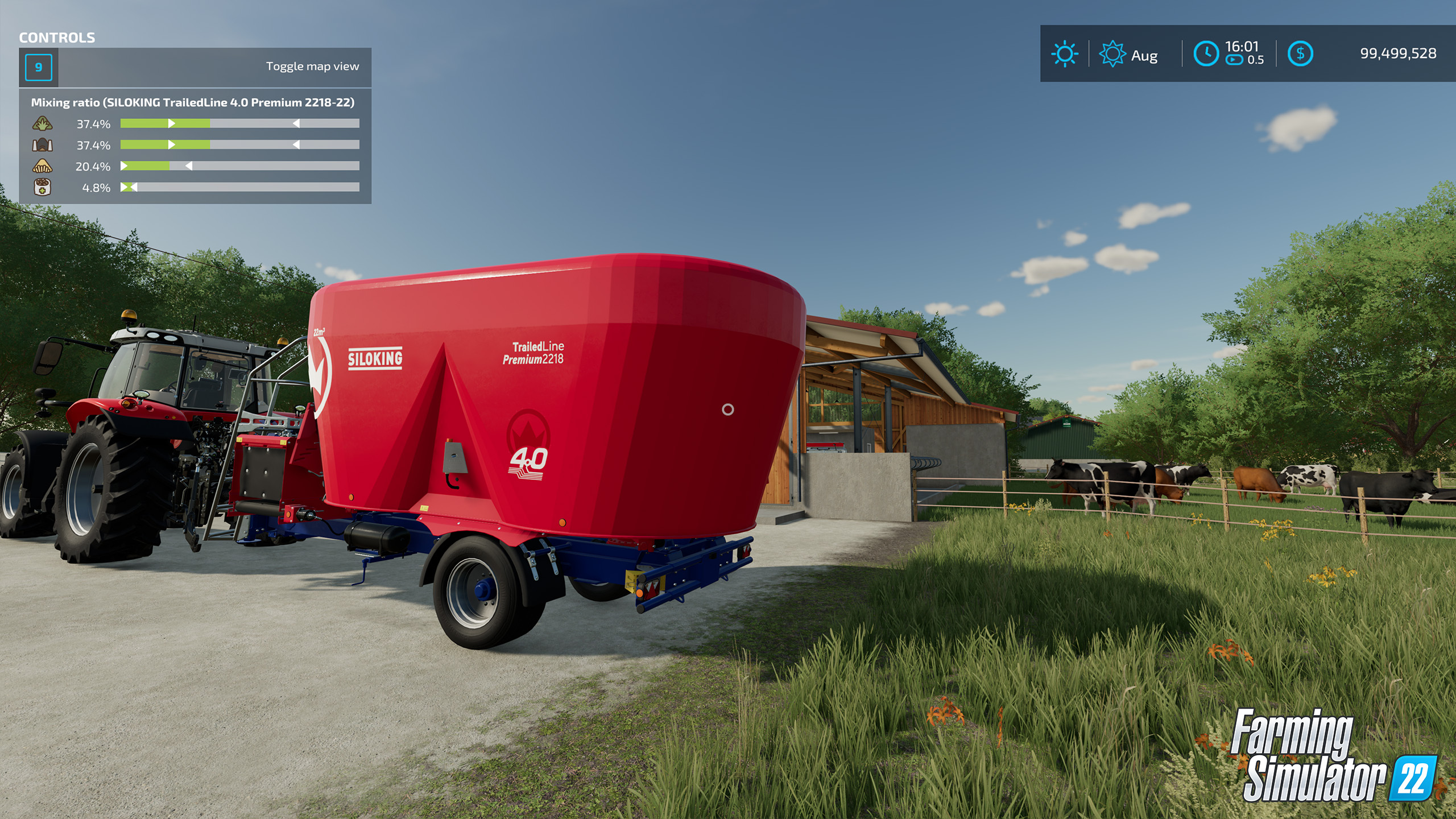The width and height of the screenshot is (1456, 819).
Task: Select the silage bunker mixing ratio icon
Action: (43, 145)
